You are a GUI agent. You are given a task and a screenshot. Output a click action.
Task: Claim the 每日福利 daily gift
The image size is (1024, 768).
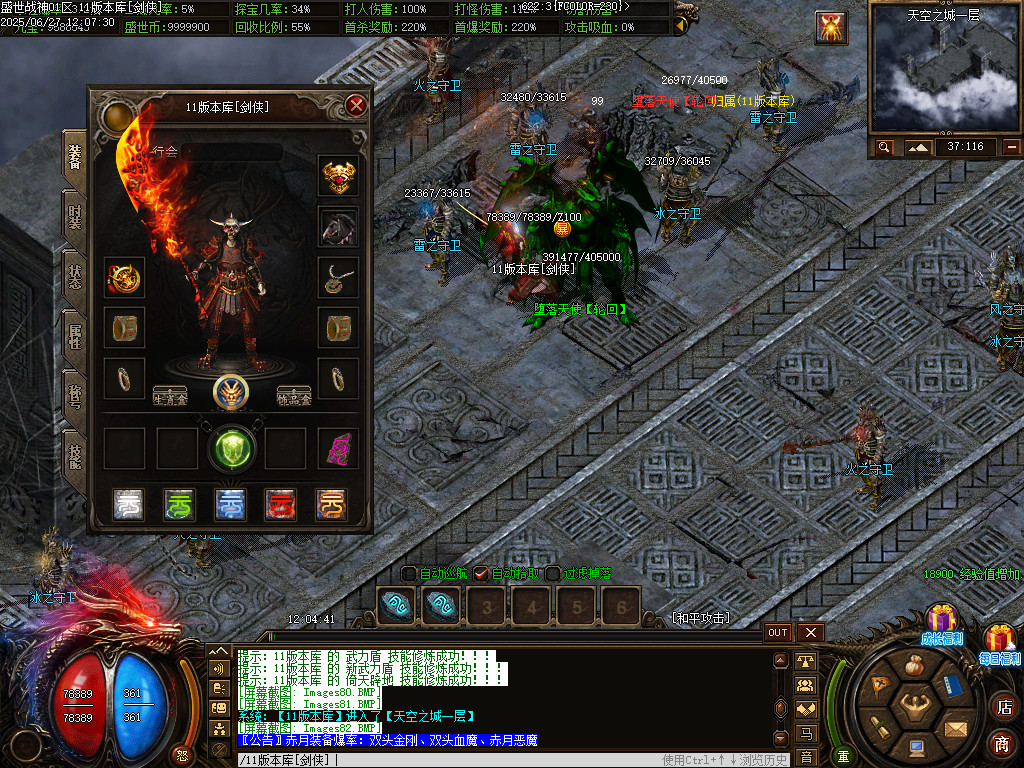999,642
